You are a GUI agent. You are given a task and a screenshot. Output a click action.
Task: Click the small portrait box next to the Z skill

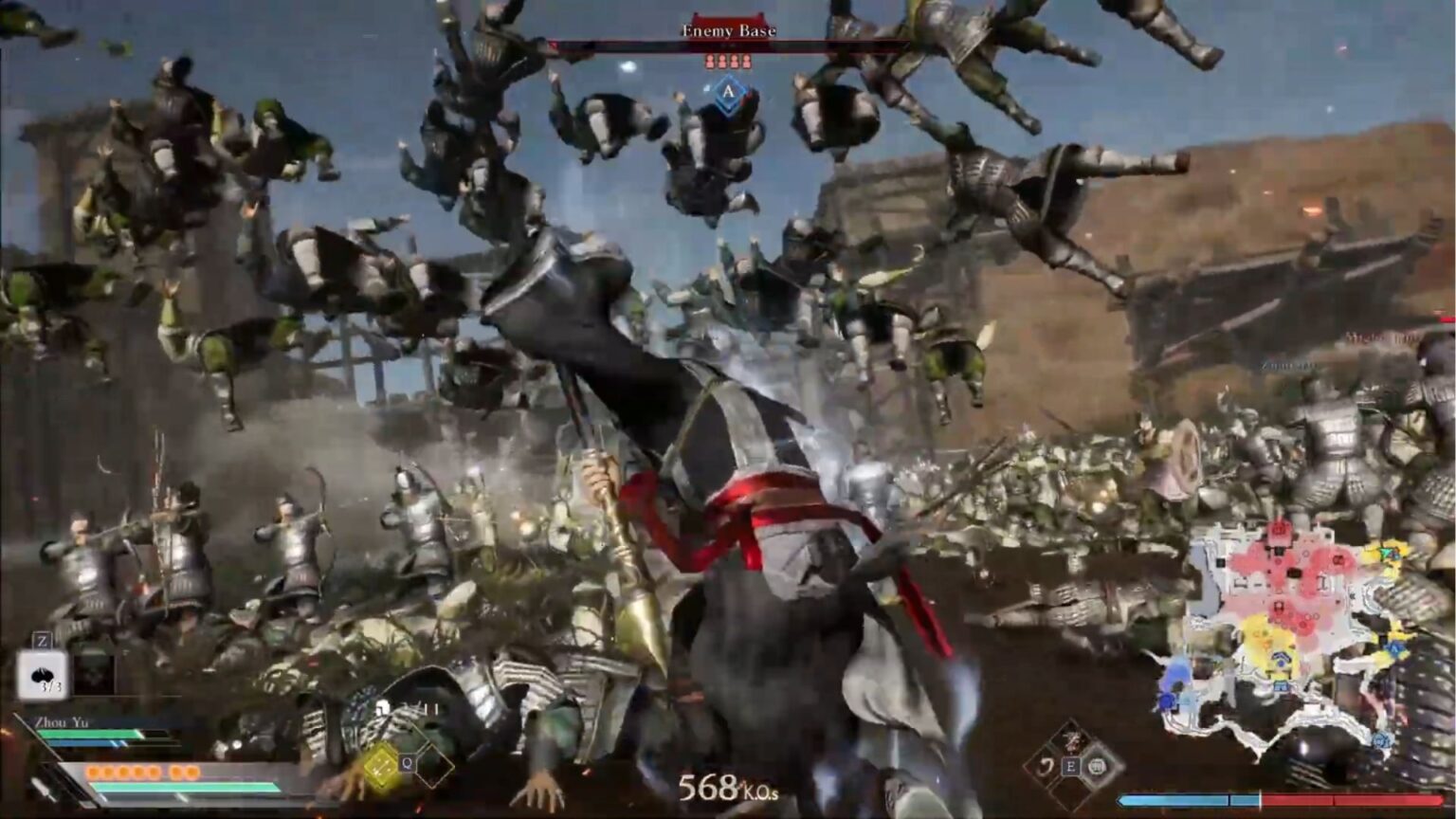(x=93, y=675)
